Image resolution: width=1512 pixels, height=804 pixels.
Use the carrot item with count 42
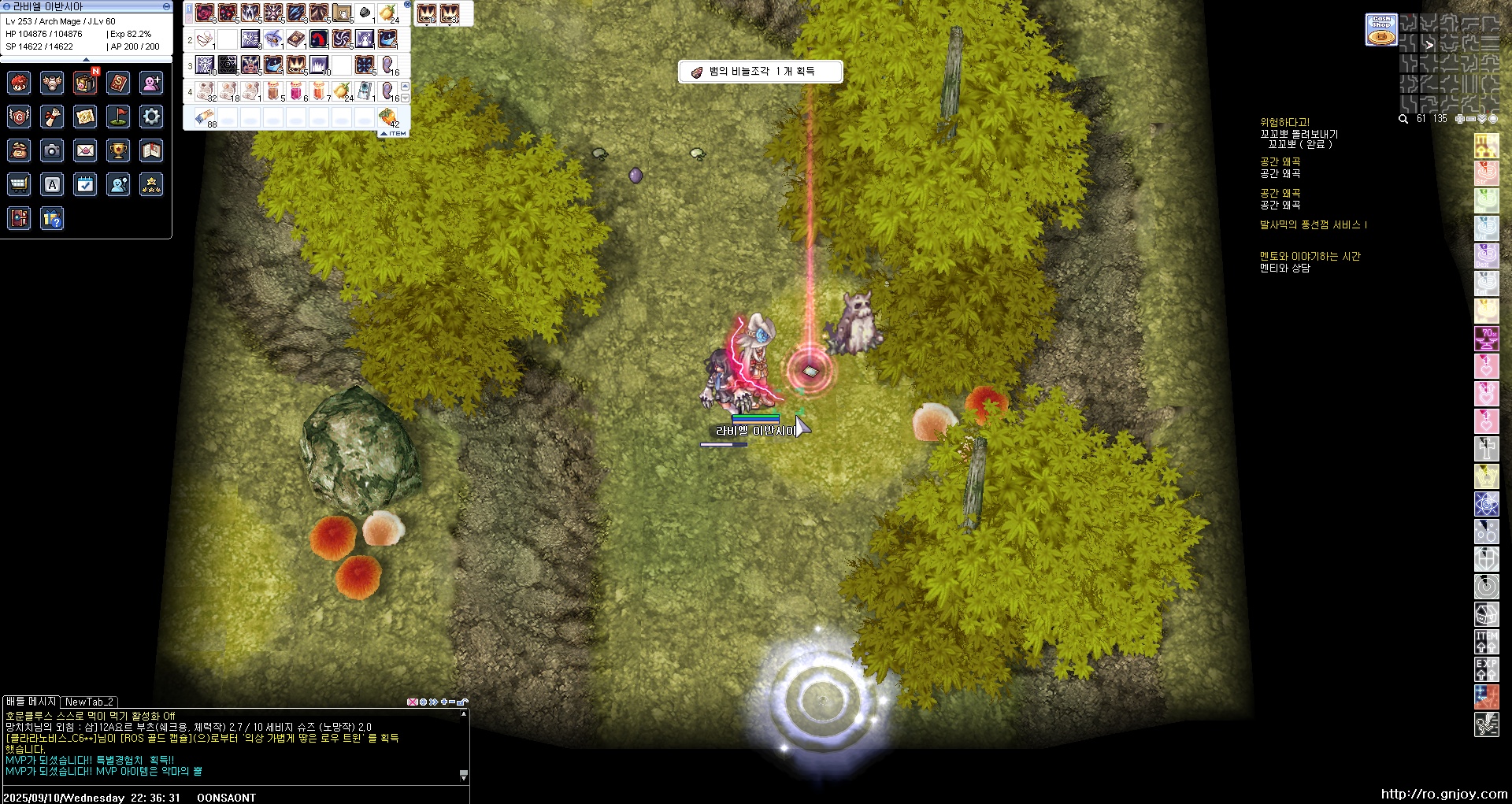point(387,117)
